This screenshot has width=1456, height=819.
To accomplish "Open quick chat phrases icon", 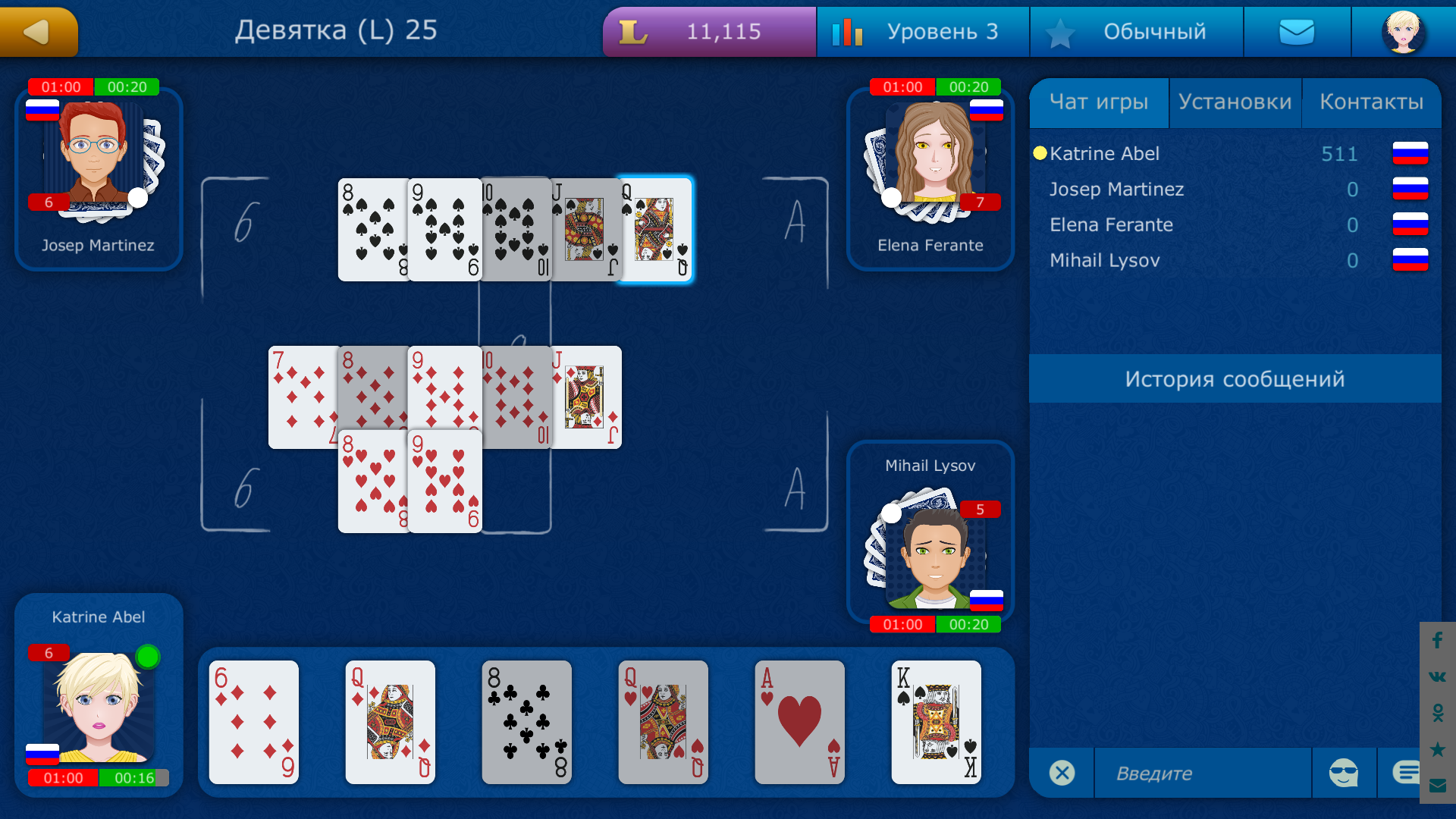I will click(1407, 770).
